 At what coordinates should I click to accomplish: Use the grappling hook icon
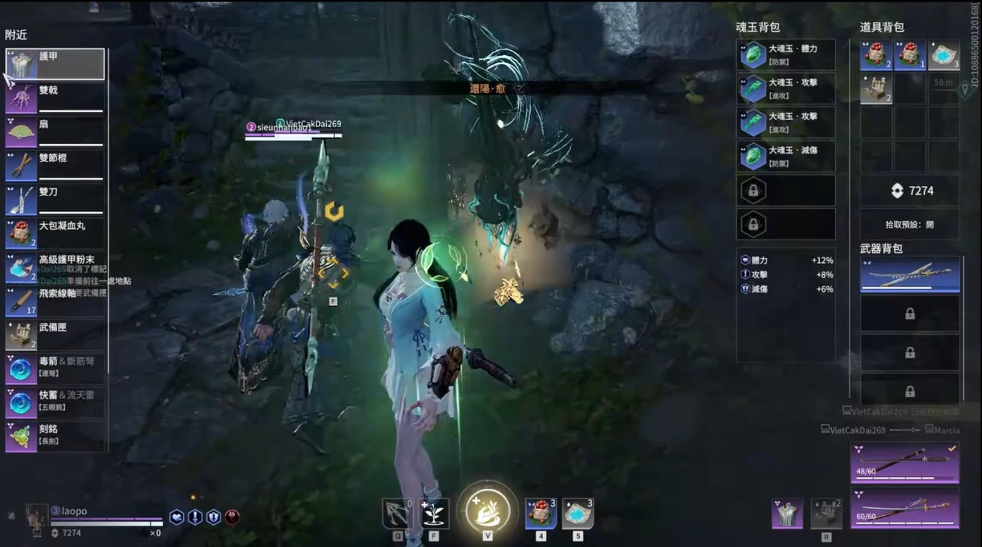tap(397, 514)
